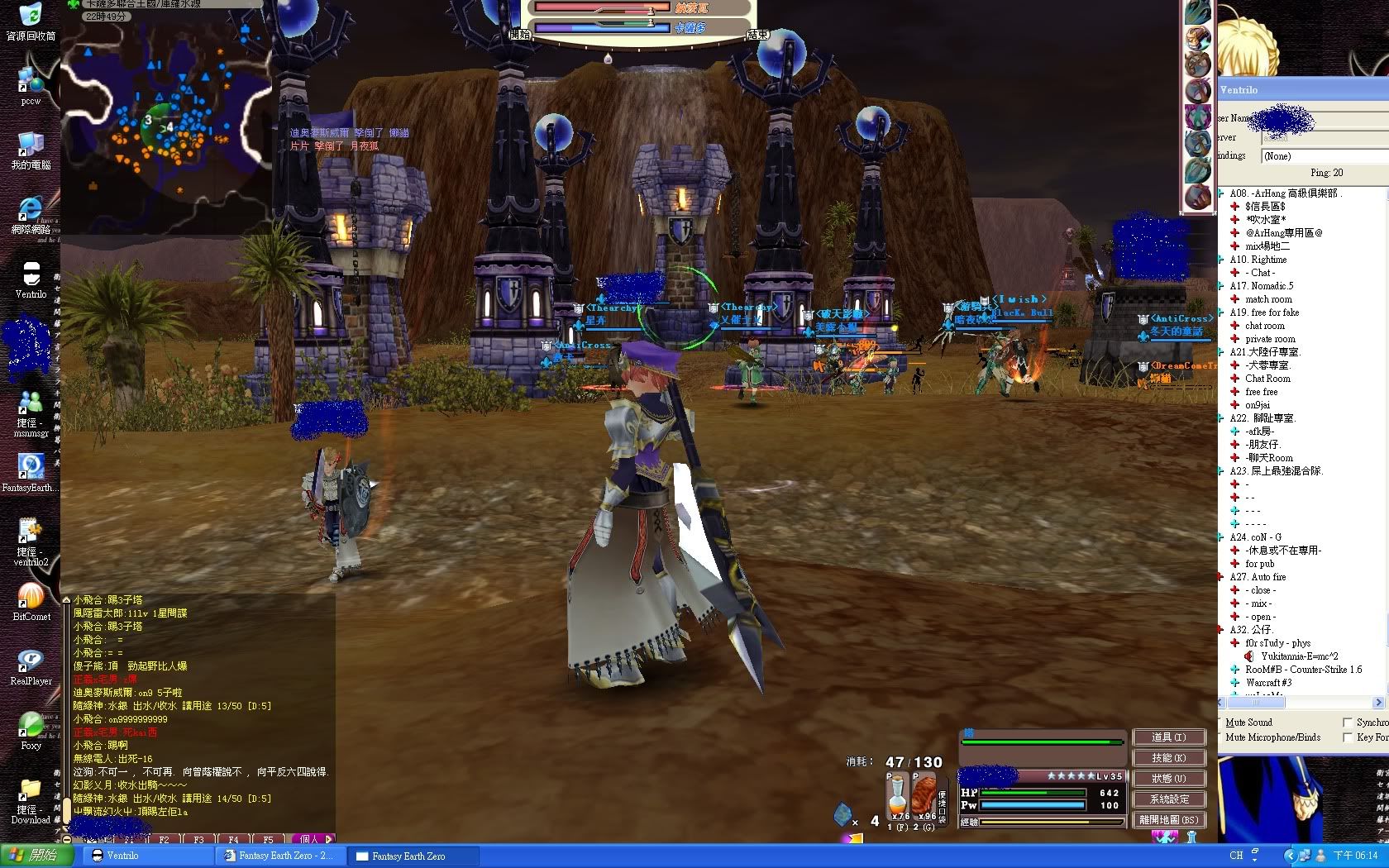Use the potion flask quick slot
This screenshot has width=1389, height=868.
(897, 798)
